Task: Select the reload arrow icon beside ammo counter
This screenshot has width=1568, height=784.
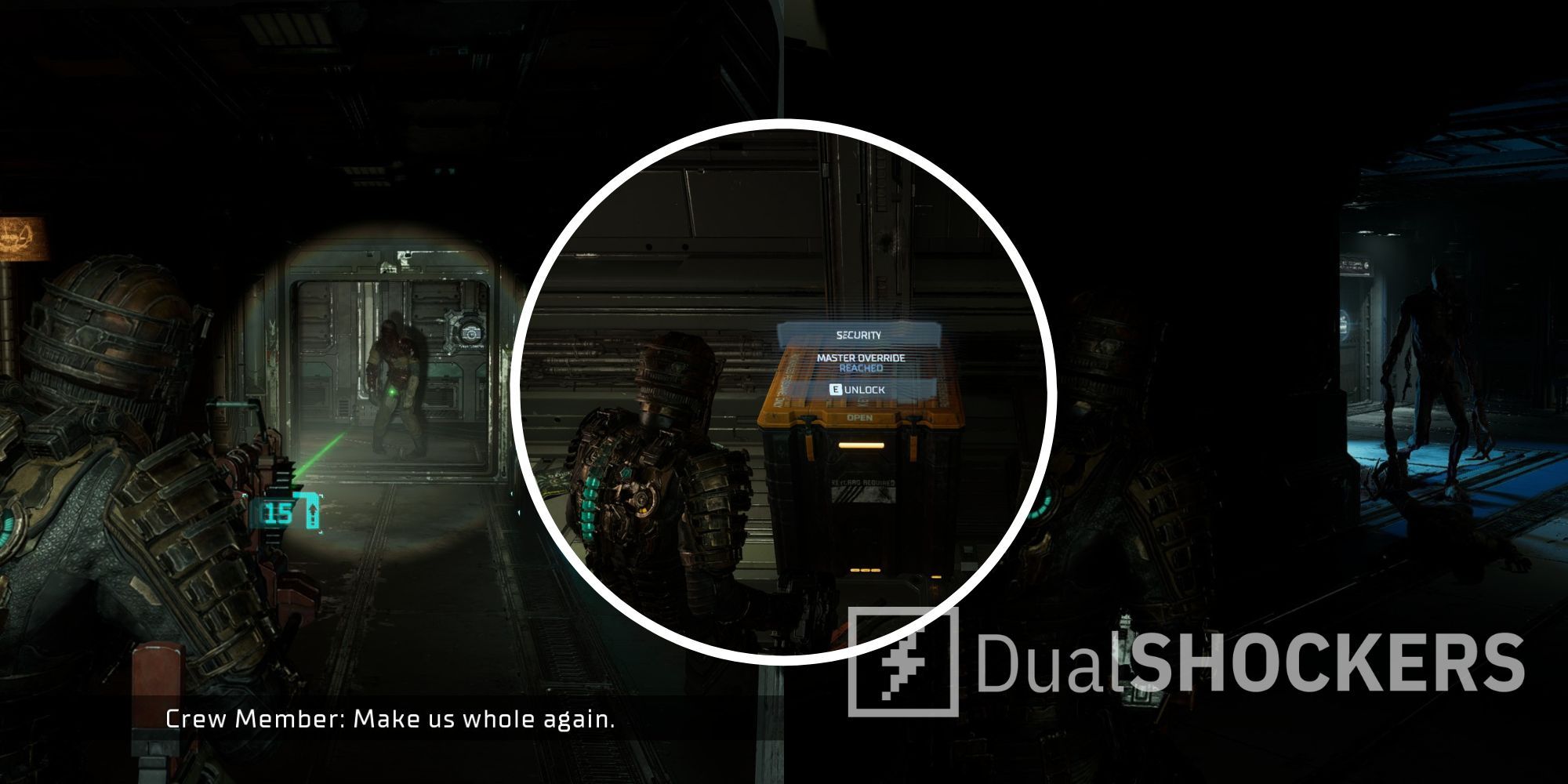Action: (313, 510)
